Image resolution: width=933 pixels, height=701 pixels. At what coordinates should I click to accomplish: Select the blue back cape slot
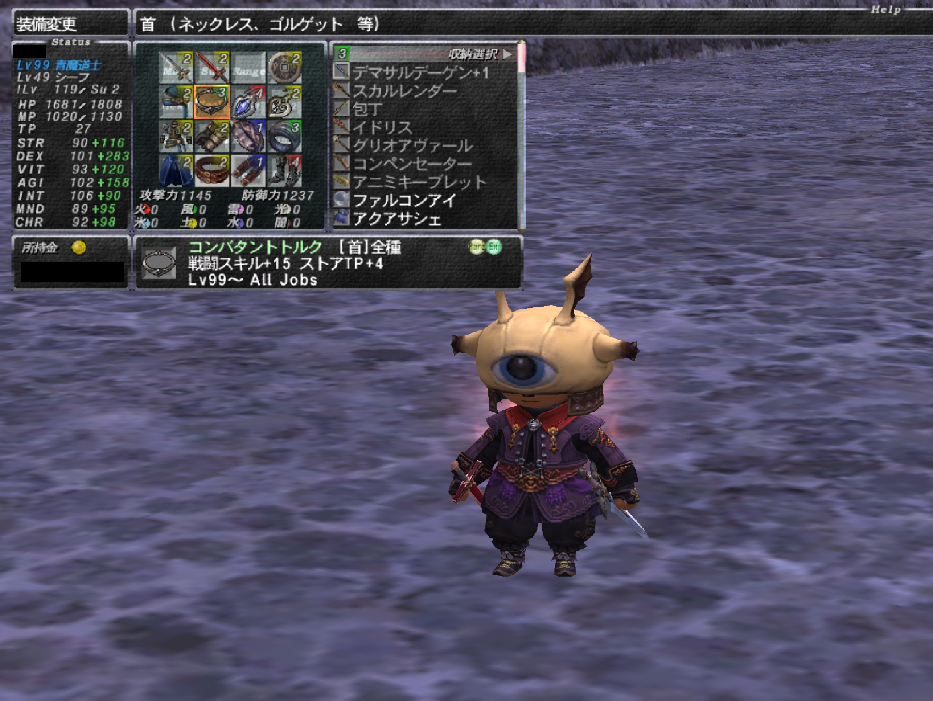coord(176,170)
